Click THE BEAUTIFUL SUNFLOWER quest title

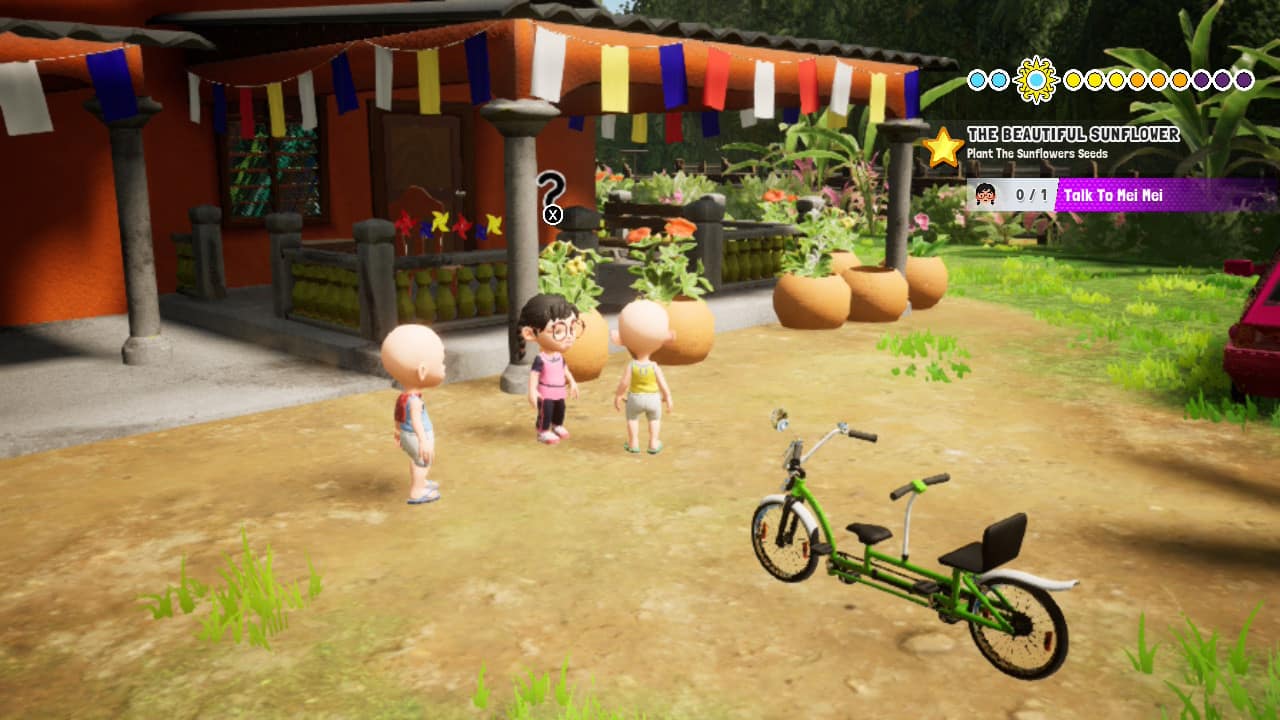pyautogui.click(x=1074, y=132)
